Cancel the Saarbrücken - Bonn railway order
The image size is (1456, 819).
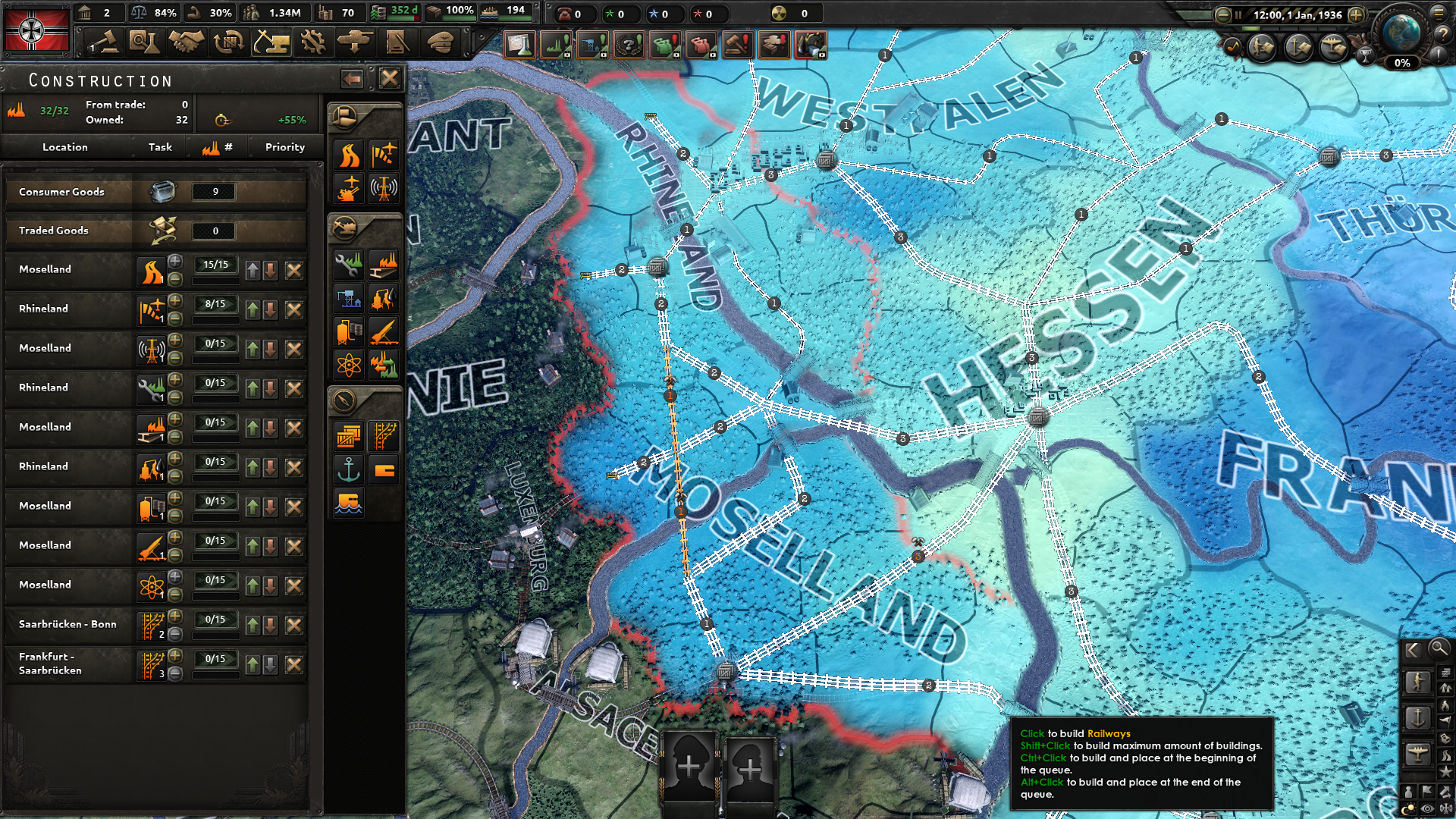[294, 624]
